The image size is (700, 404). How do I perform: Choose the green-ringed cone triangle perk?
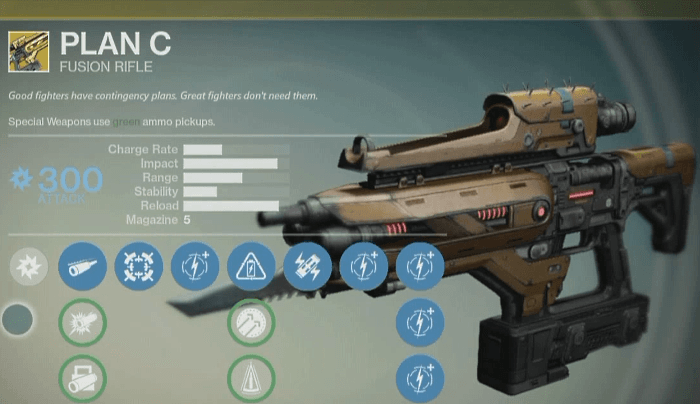coord(251,379)
